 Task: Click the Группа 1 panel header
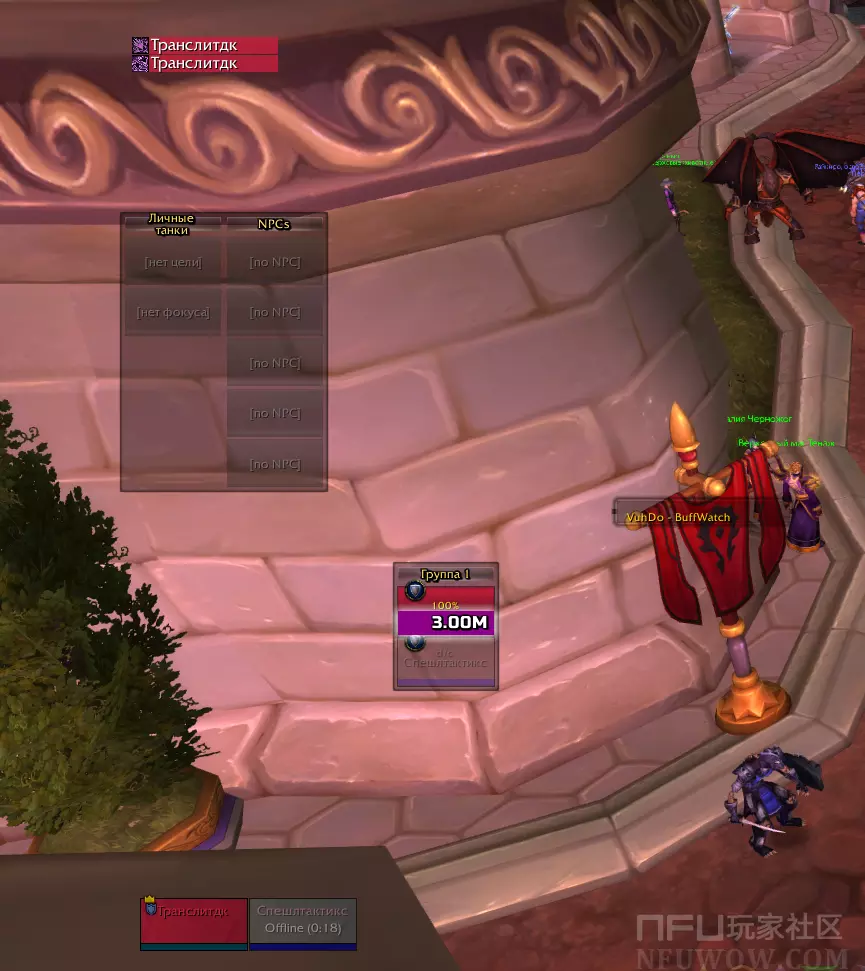click(x=445, y=574)
